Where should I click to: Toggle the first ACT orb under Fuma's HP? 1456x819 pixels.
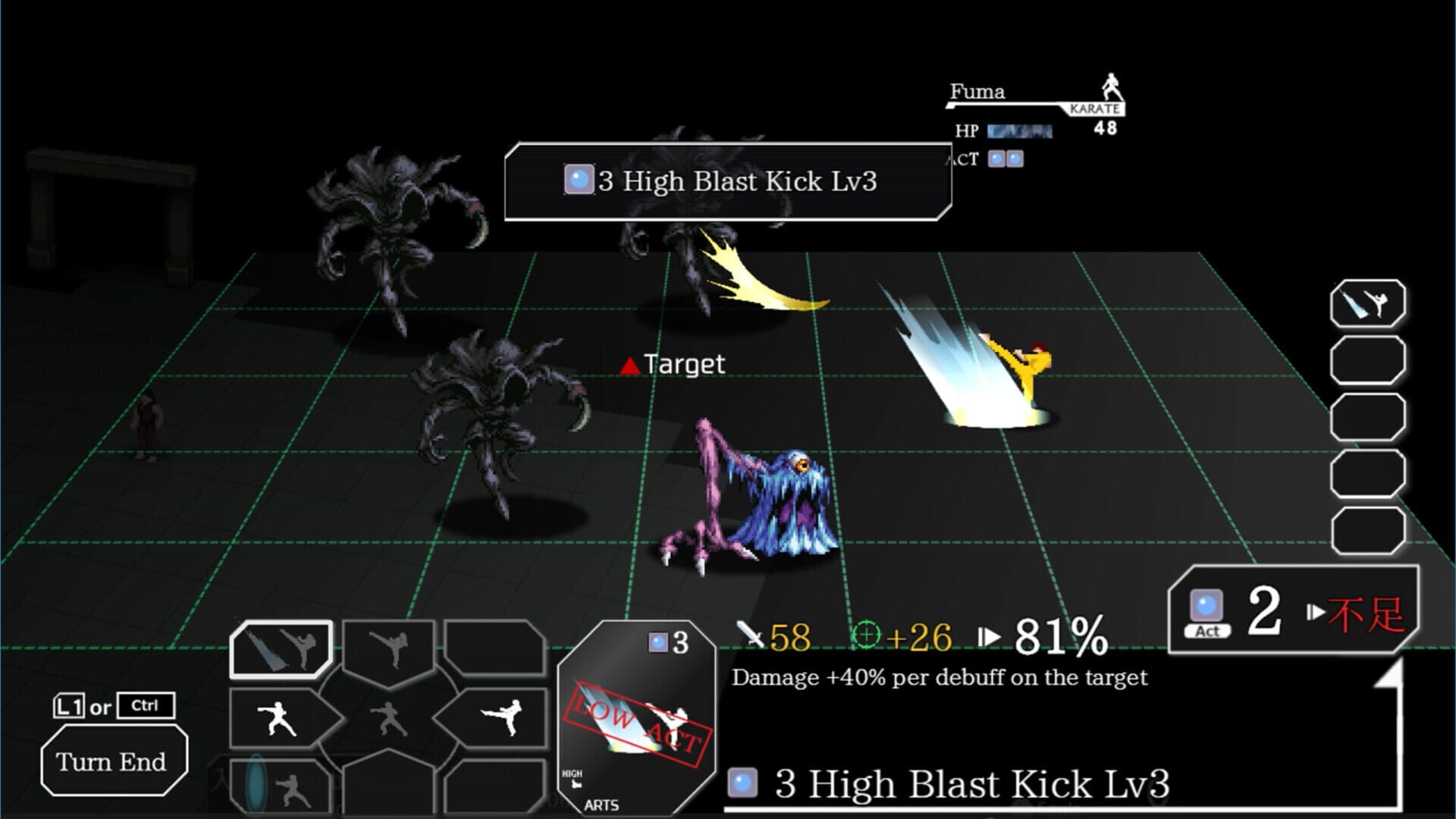996,158
